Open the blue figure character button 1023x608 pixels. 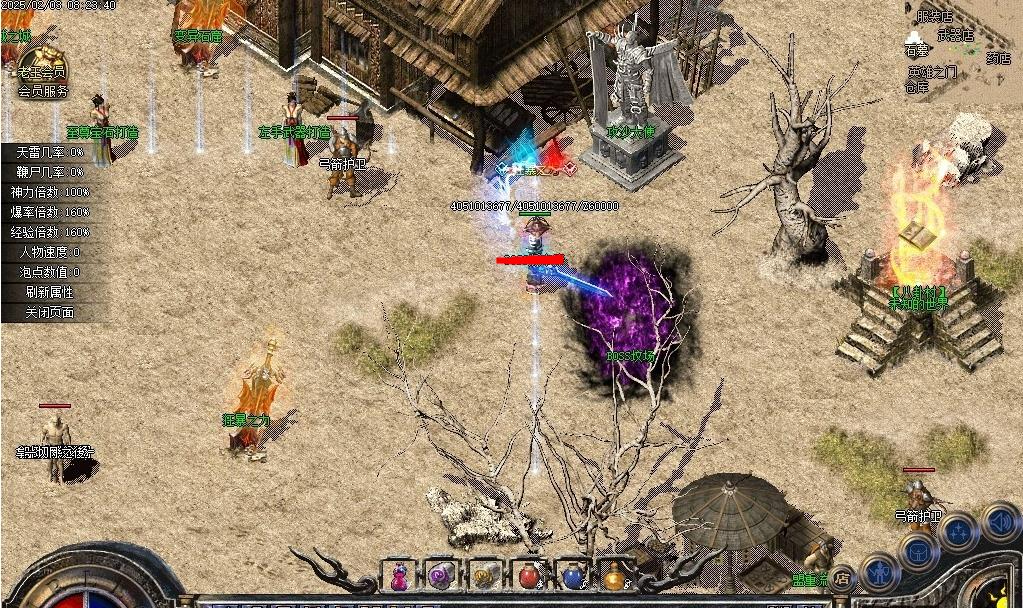click(x=879, y=574)
